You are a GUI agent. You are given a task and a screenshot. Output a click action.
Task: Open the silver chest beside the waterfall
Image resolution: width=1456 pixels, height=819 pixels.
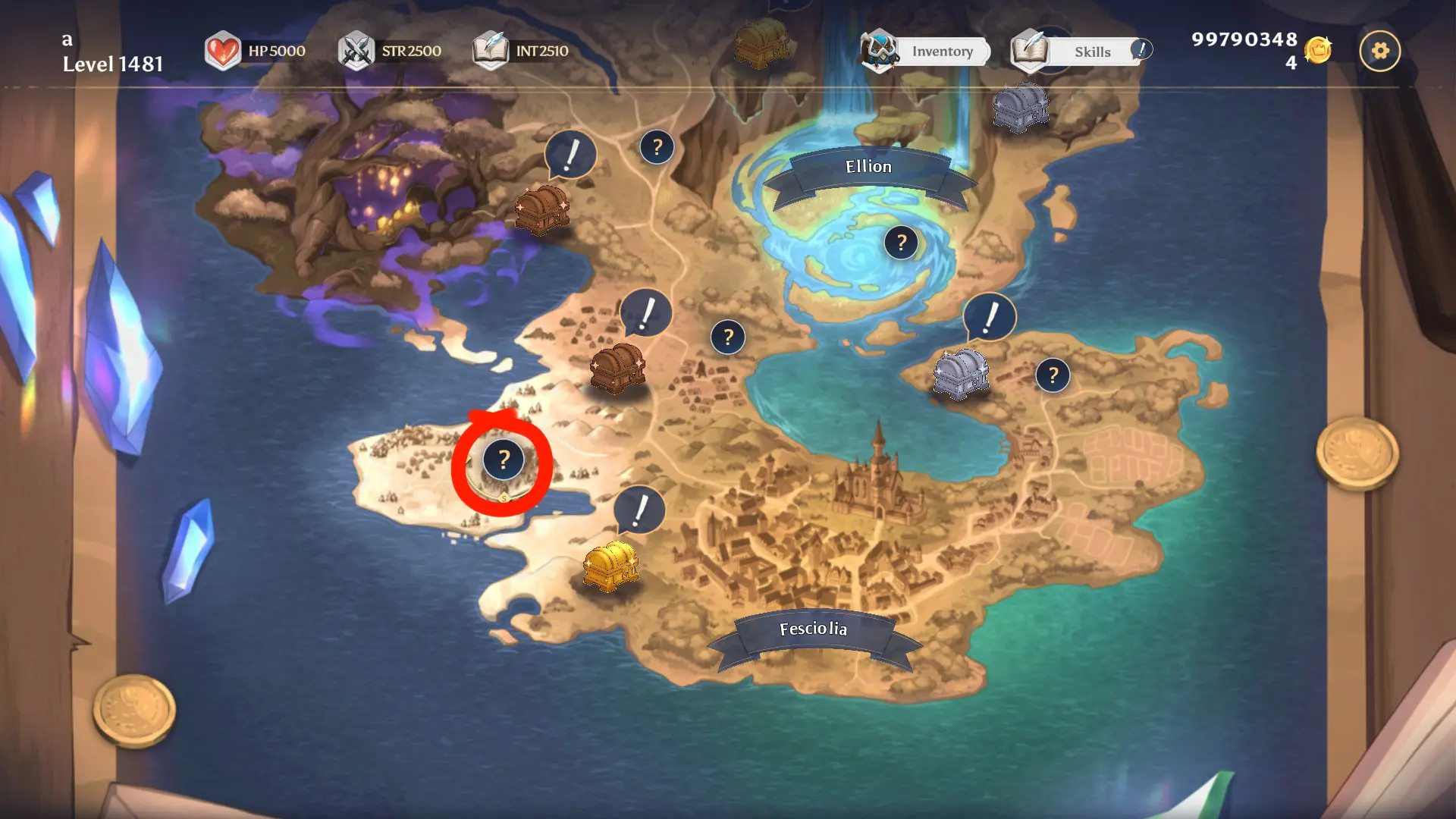[1021, 107]
